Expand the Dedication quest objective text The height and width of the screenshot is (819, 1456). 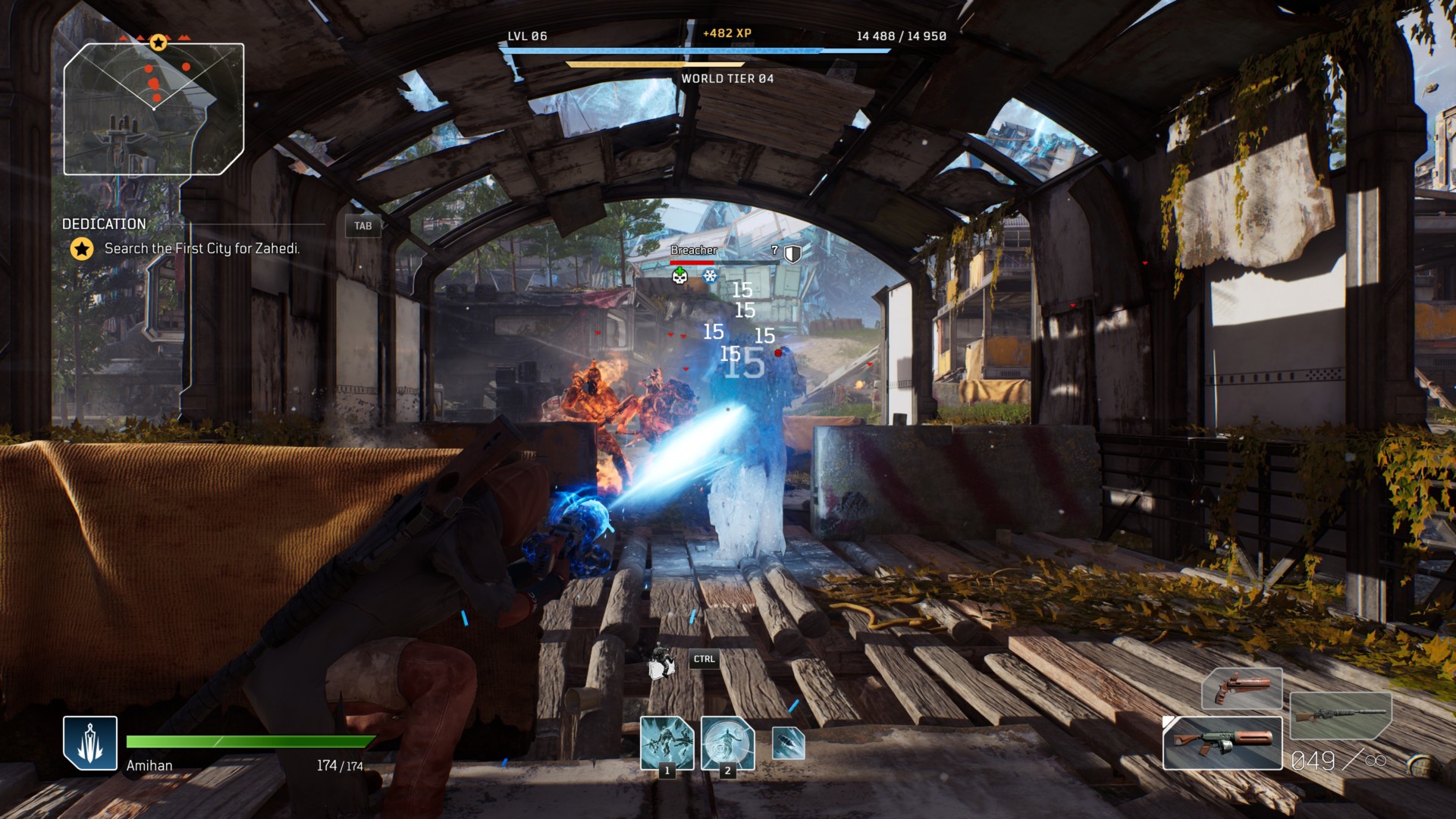103,224
